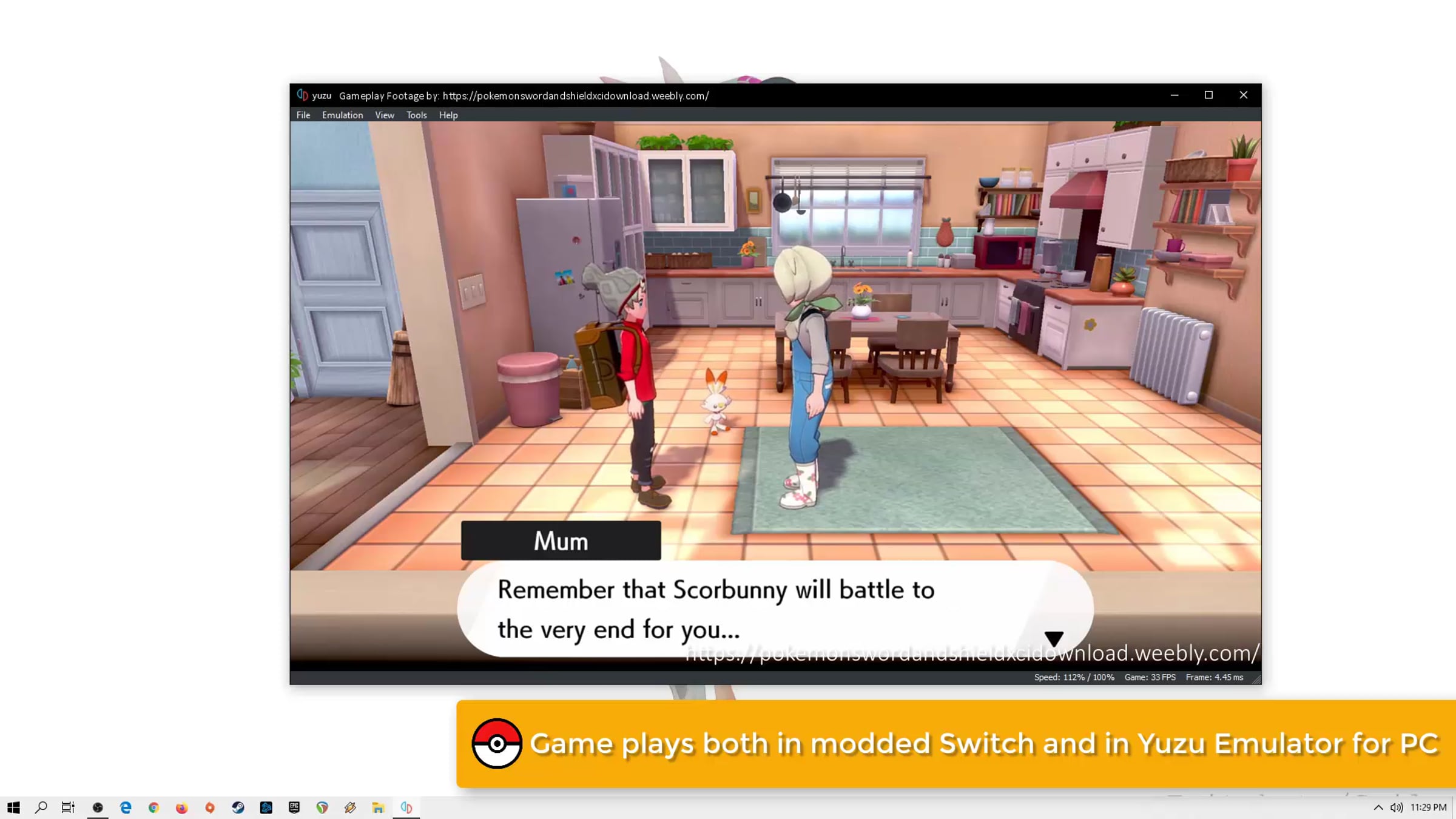Image resolution: width=1456 pixels, height=819 pixels.
Task: Open the Tools menu
Action: coord(416,115)
